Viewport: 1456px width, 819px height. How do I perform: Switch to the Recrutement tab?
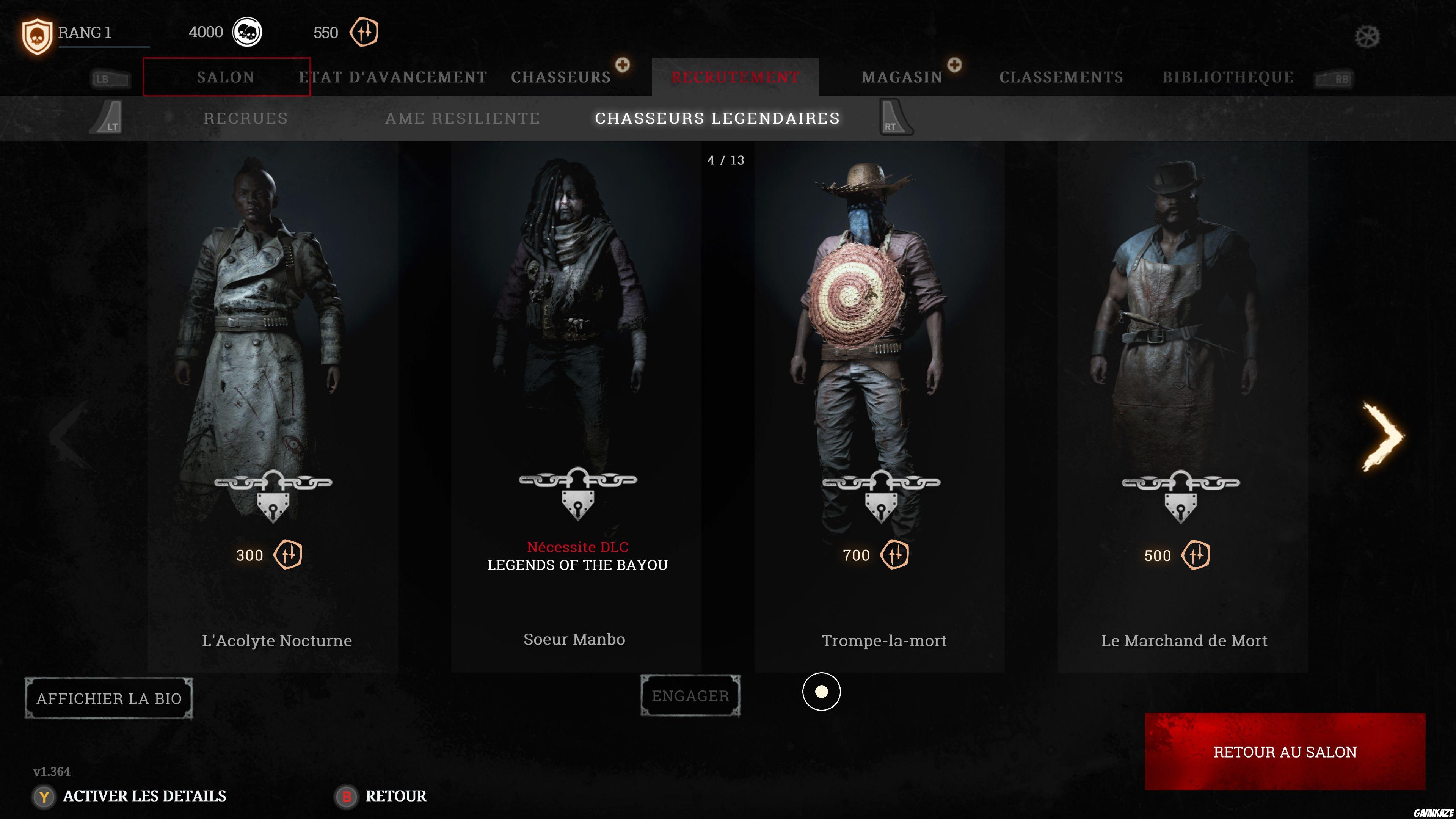pyautogui.click(x=735, y=77)
